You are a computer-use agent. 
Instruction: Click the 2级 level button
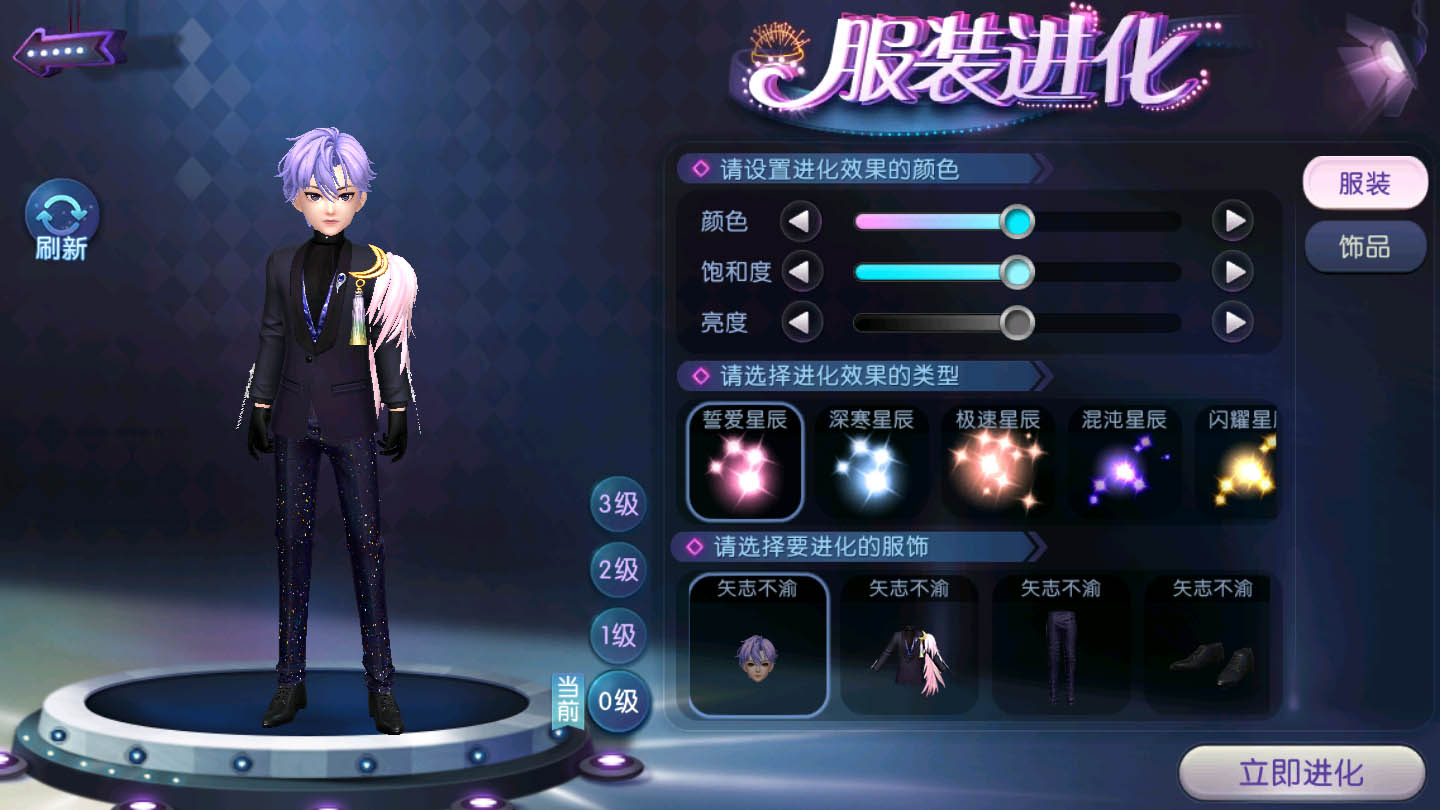tap(617, 570)
